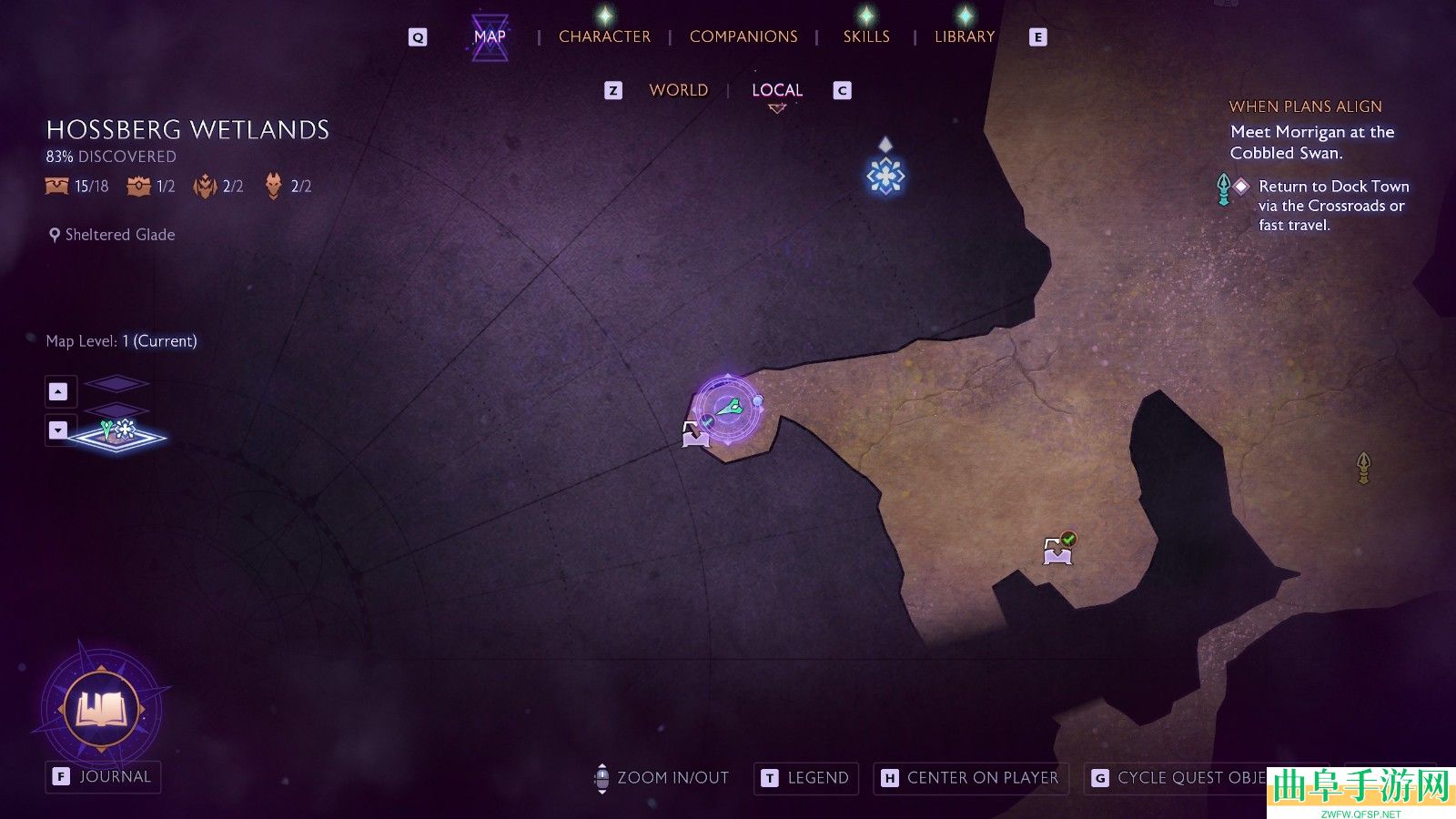Switch to the World map view

(678, 90)
